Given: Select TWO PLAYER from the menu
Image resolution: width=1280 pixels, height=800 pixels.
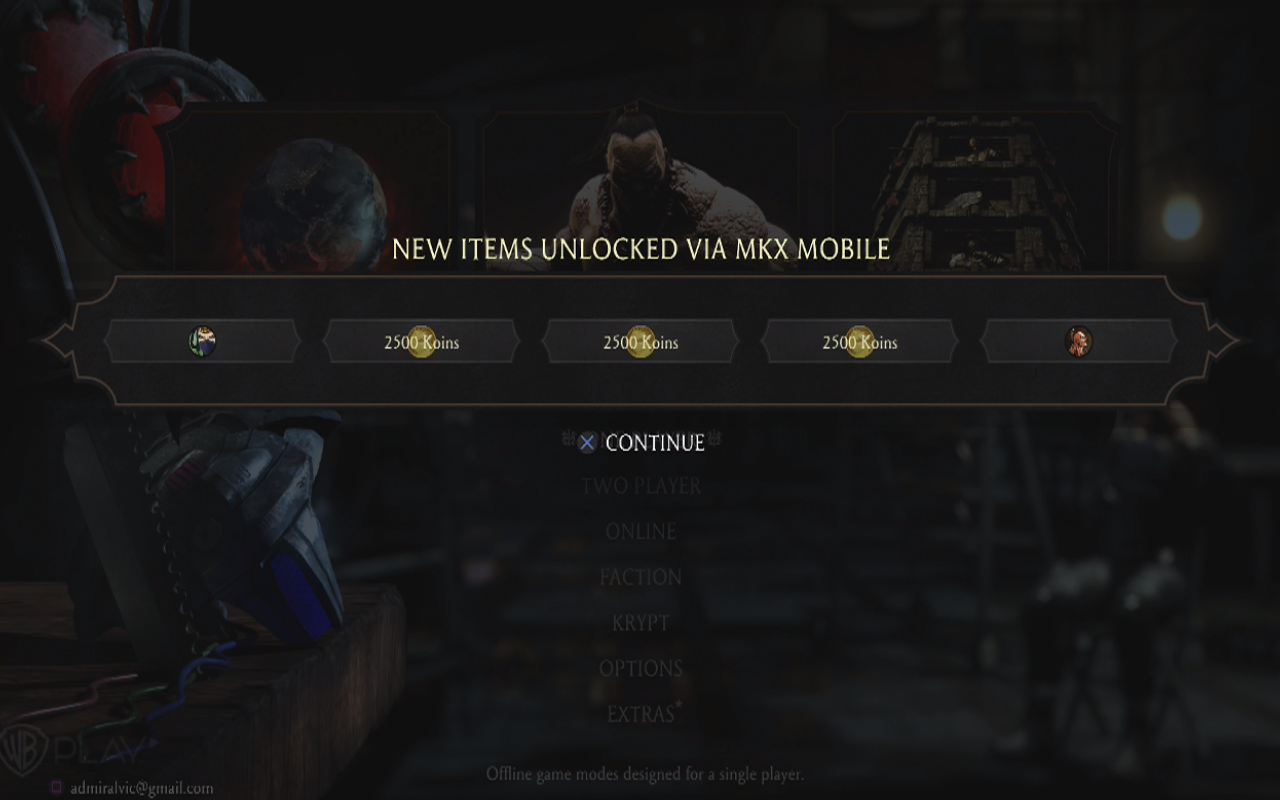Looking at the screenshot, I should coord(639,486).
